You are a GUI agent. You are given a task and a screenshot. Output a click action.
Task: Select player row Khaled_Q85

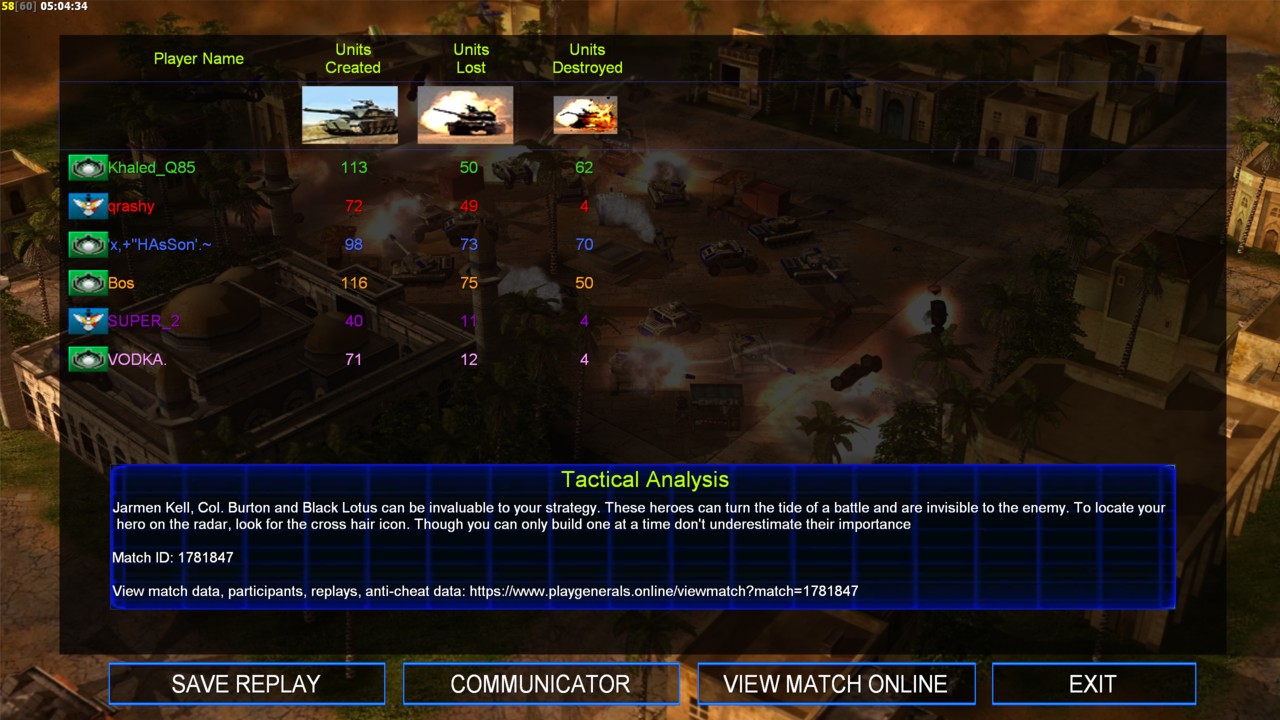[151, 168]
